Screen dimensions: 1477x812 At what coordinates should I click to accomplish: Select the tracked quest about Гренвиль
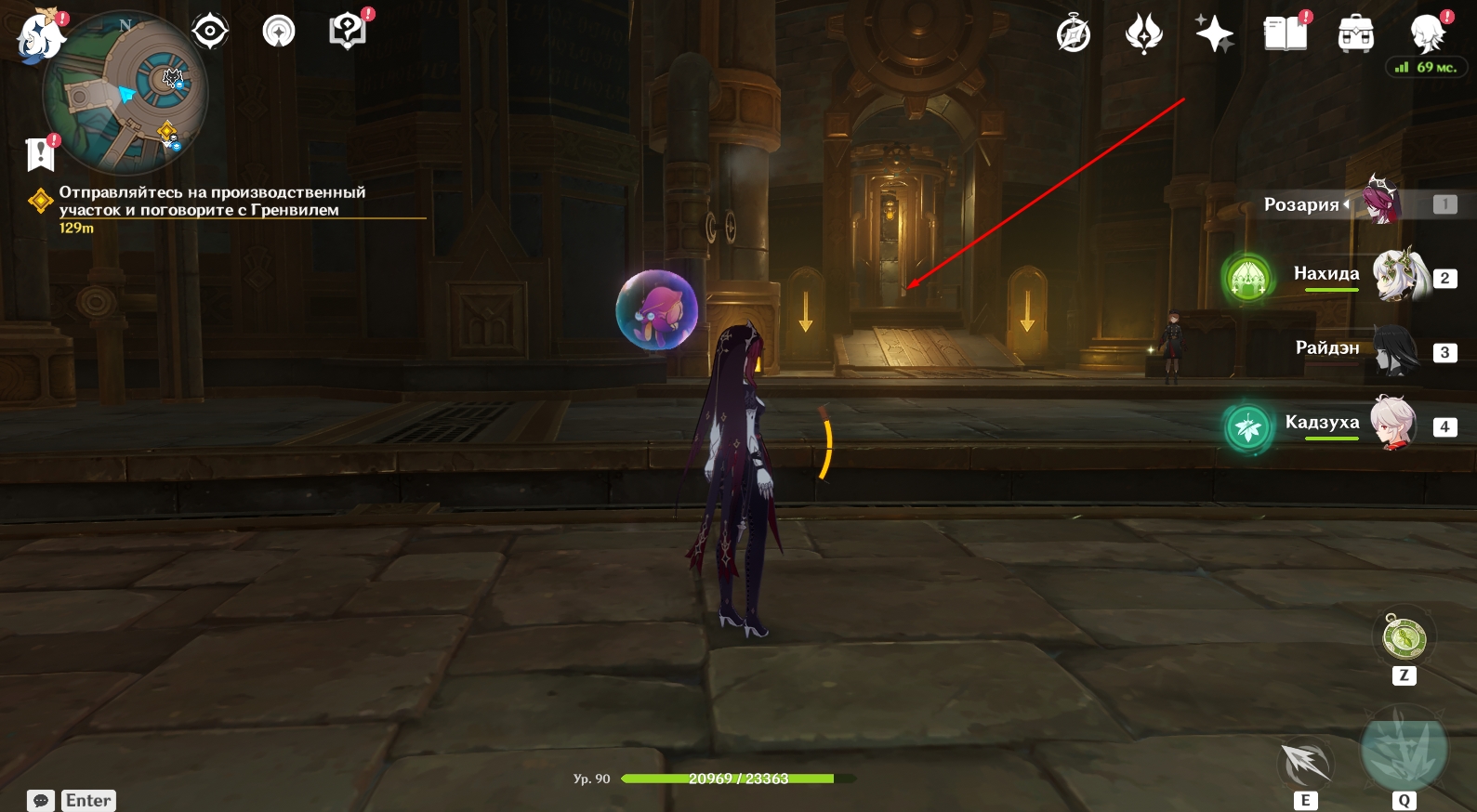tap(212, 201)
